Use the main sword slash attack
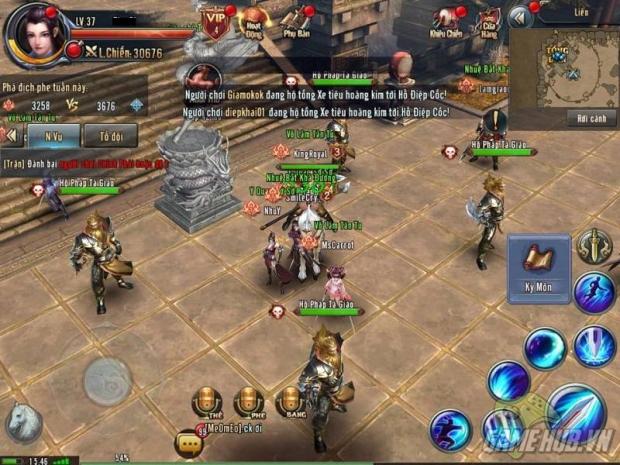This screenshot has width=620, height=465. (x=577, y=411)
